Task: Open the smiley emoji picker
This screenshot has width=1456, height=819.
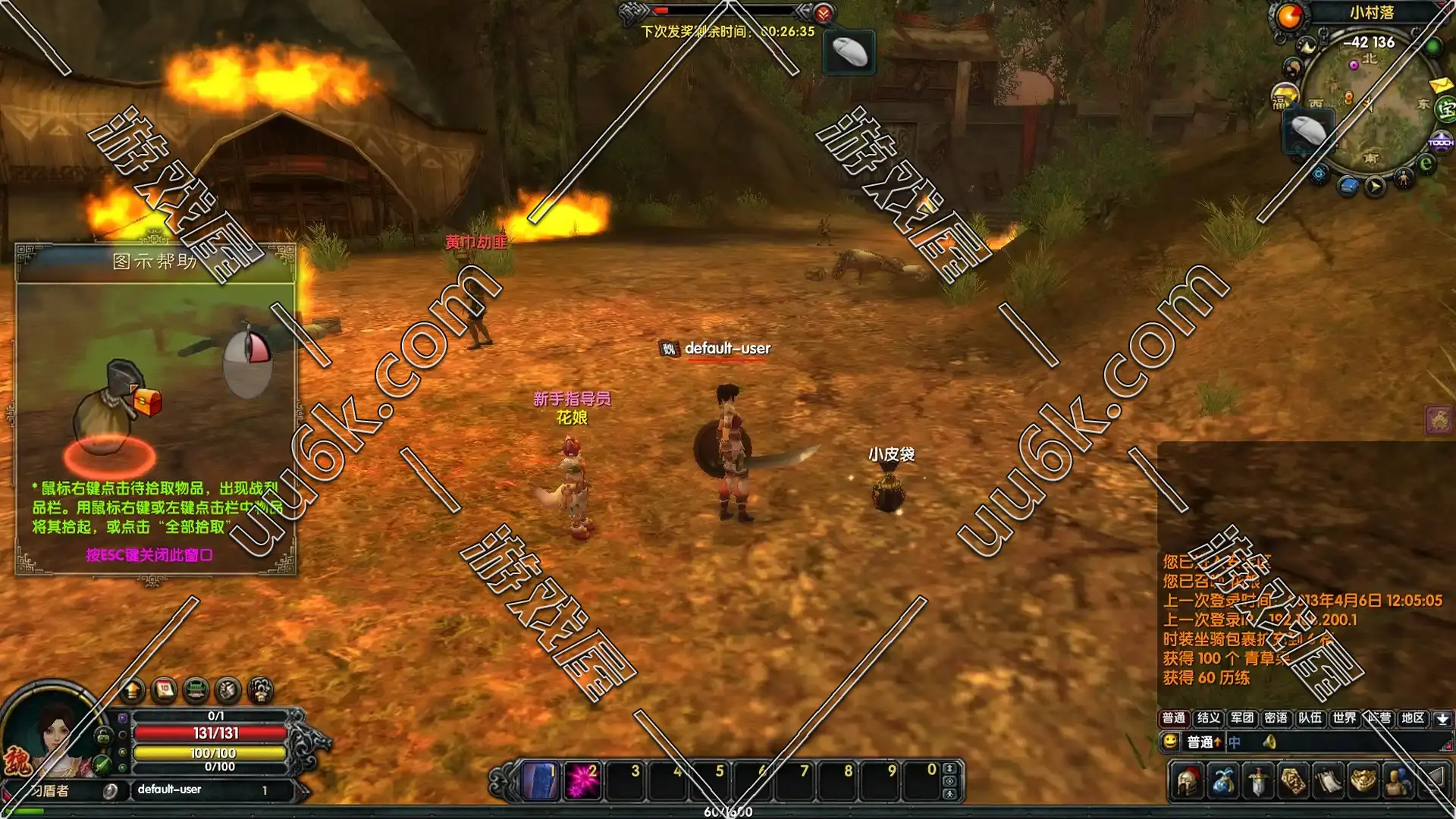Action: [x=1170, y=741]
